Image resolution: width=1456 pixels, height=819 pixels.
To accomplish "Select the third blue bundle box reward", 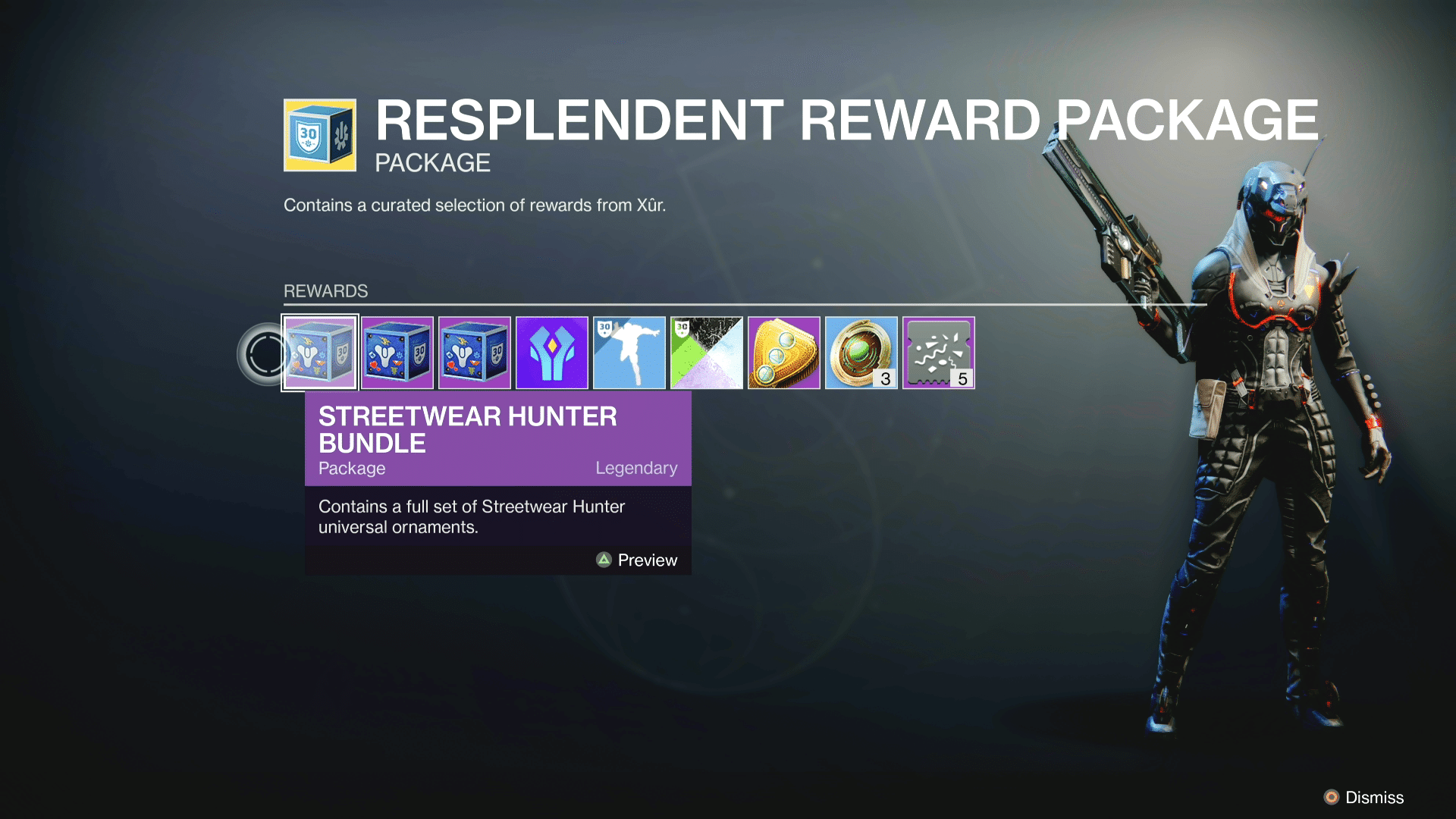I will [475, 352].
